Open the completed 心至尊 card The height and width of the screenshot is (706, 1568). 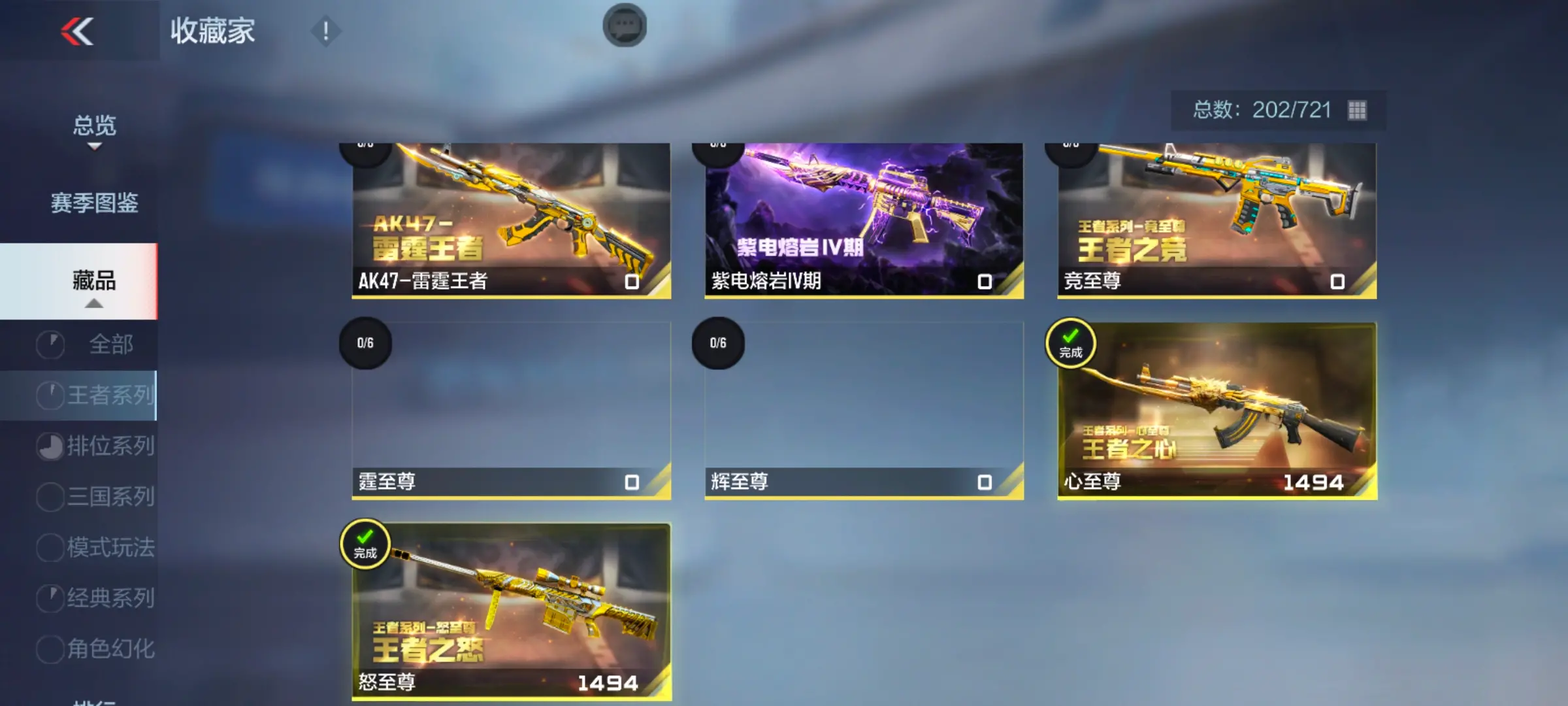(1217, 410)
